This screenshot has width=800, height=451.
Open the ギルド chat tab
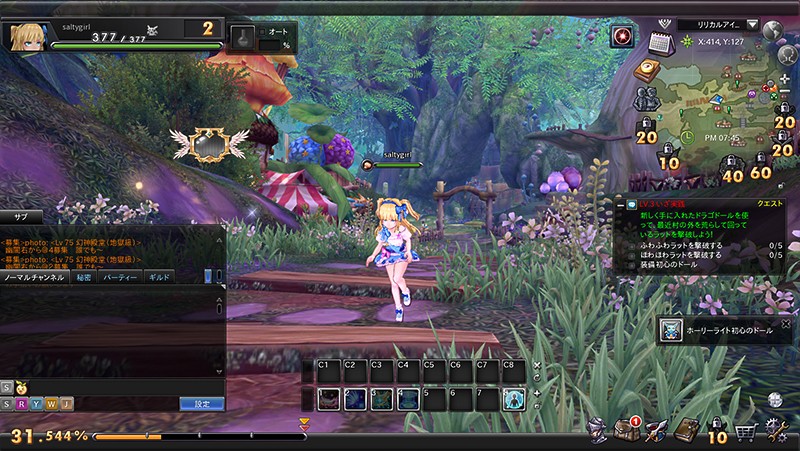(x=159, y=277)
